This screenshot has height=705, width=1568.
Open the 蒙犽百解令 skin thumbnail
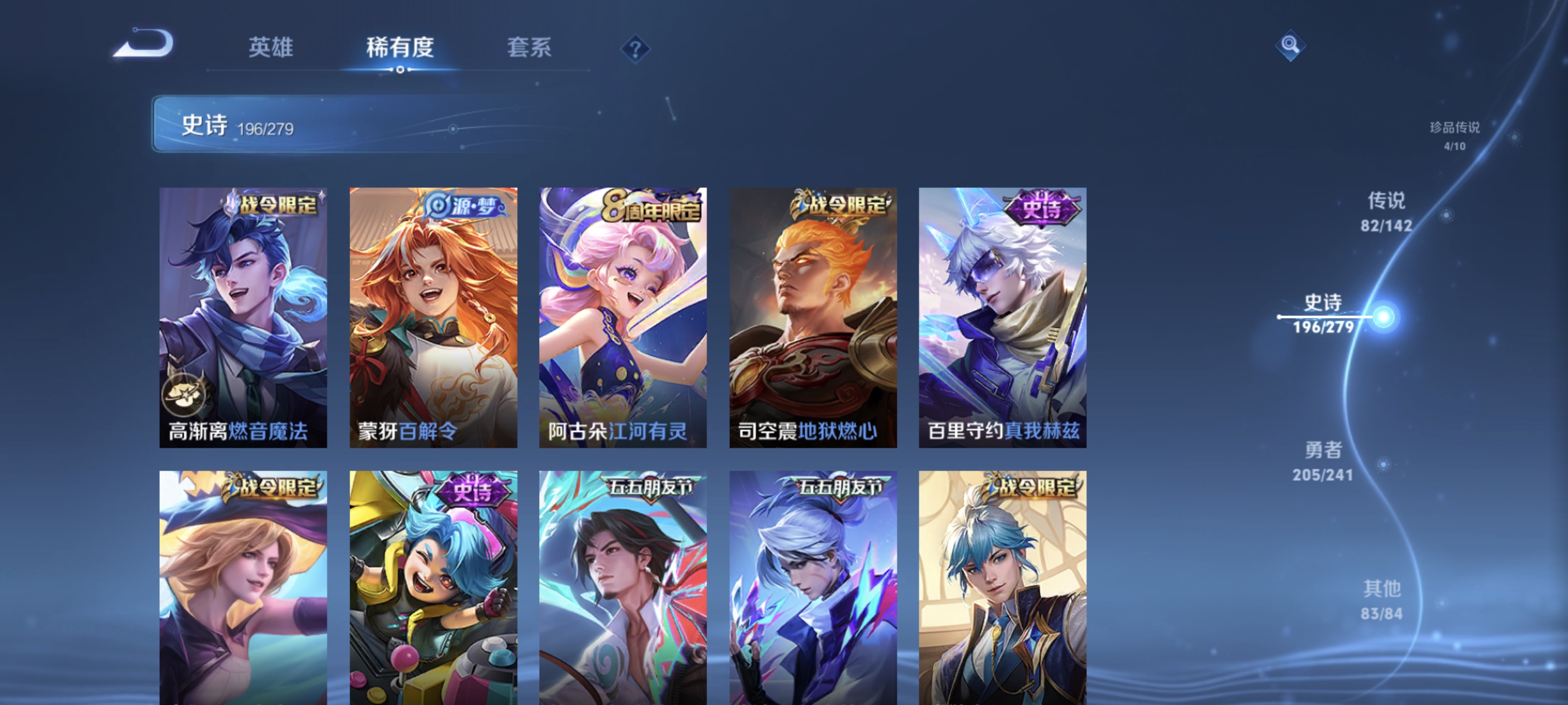(433, 317)
